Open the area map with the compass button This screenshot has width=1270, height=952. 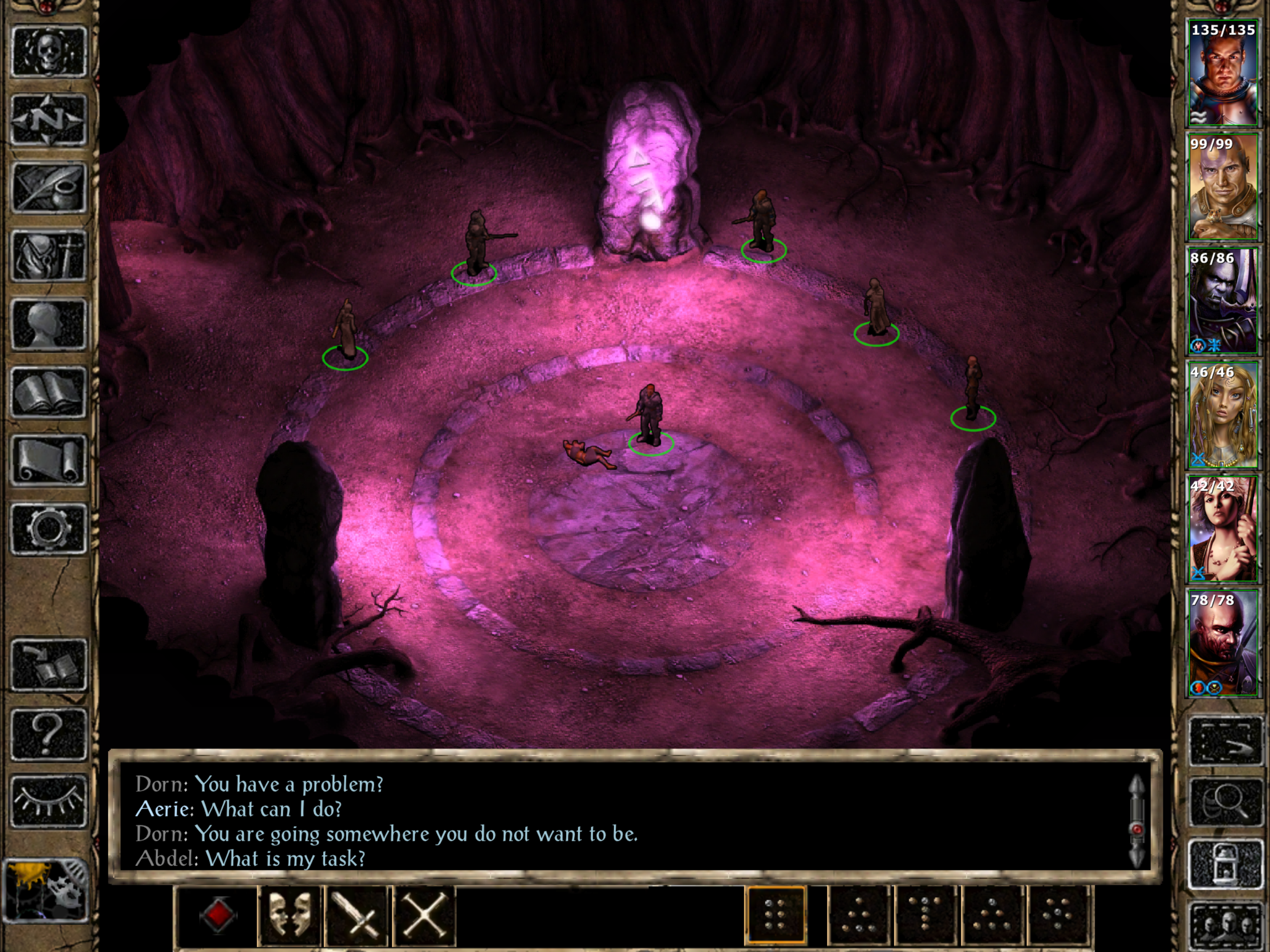tap(49, 119)
